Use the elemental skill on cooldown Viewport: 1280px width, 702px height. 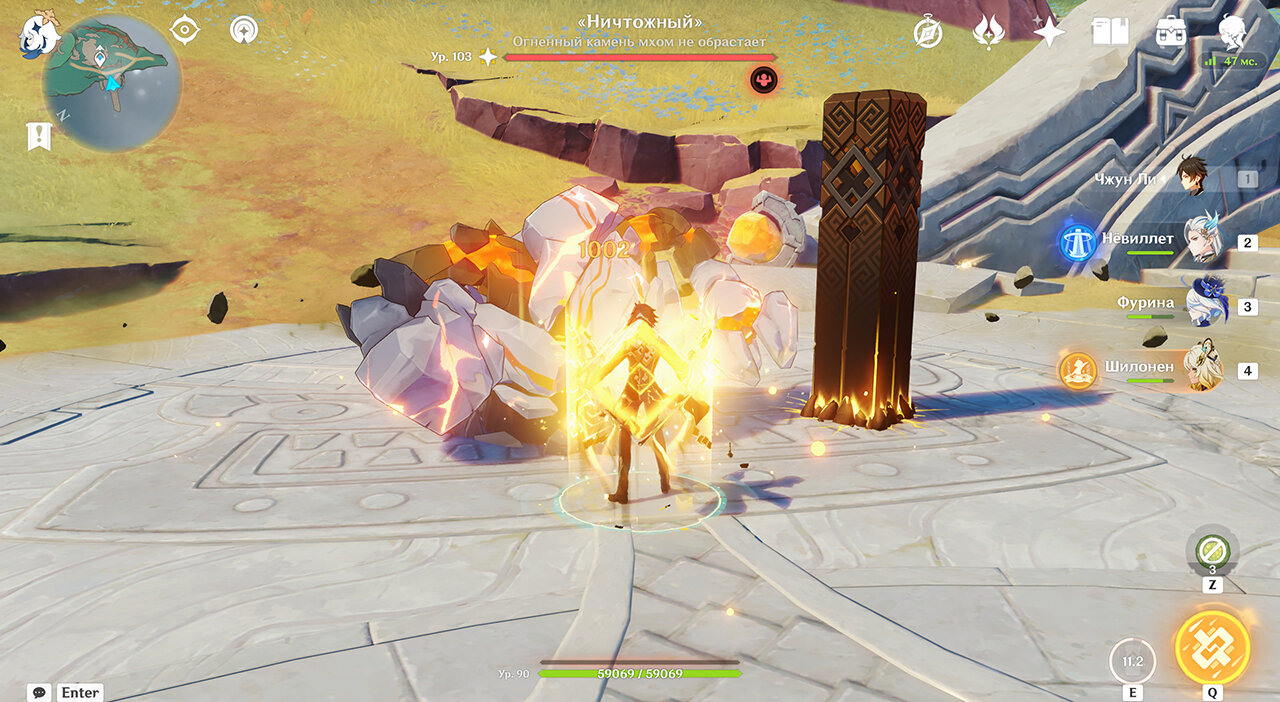coord(1132,661)
